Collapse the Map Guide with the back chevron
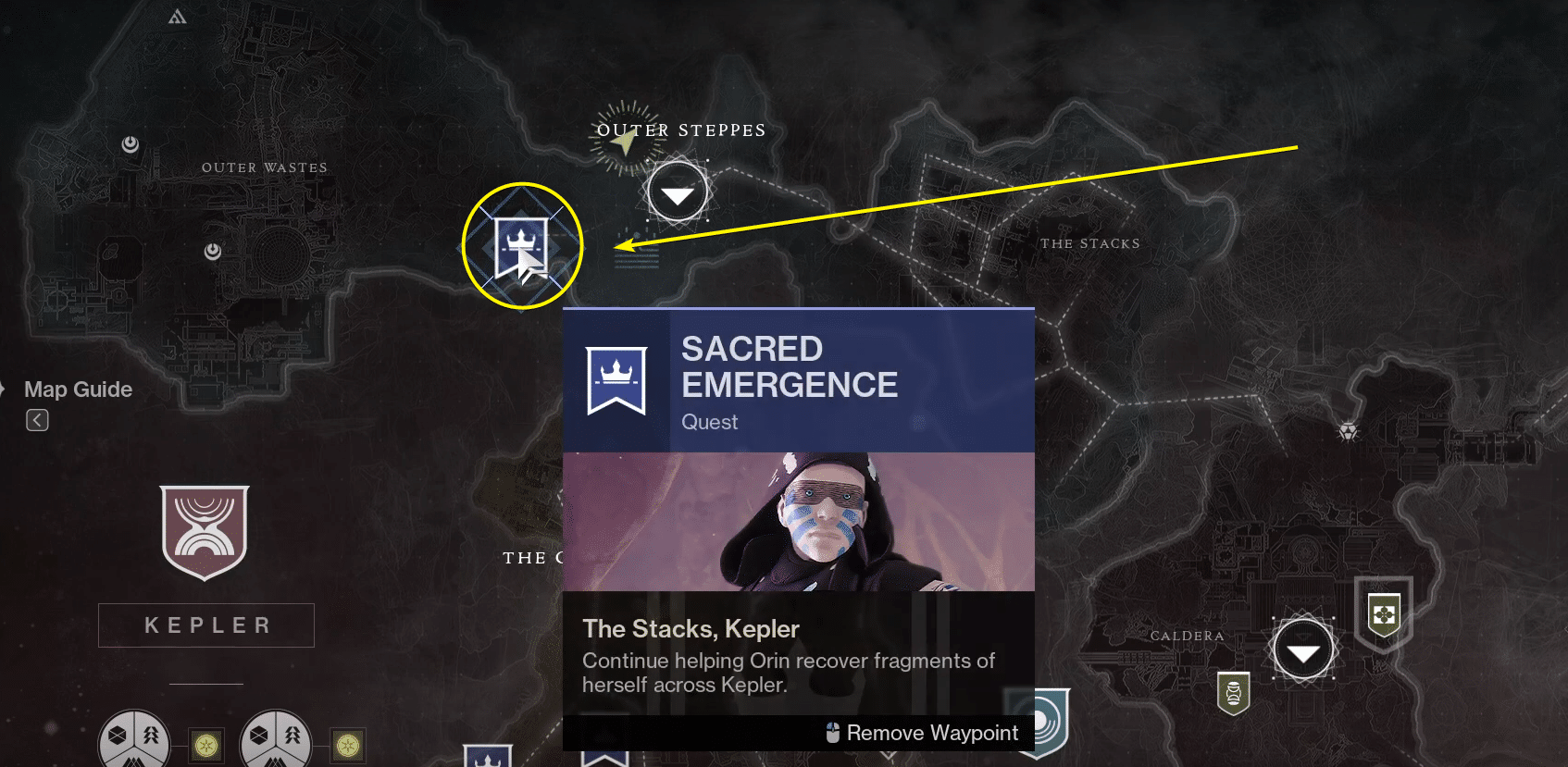Image resolution: width=1568 pixels, height=767 pixels. 37,420
